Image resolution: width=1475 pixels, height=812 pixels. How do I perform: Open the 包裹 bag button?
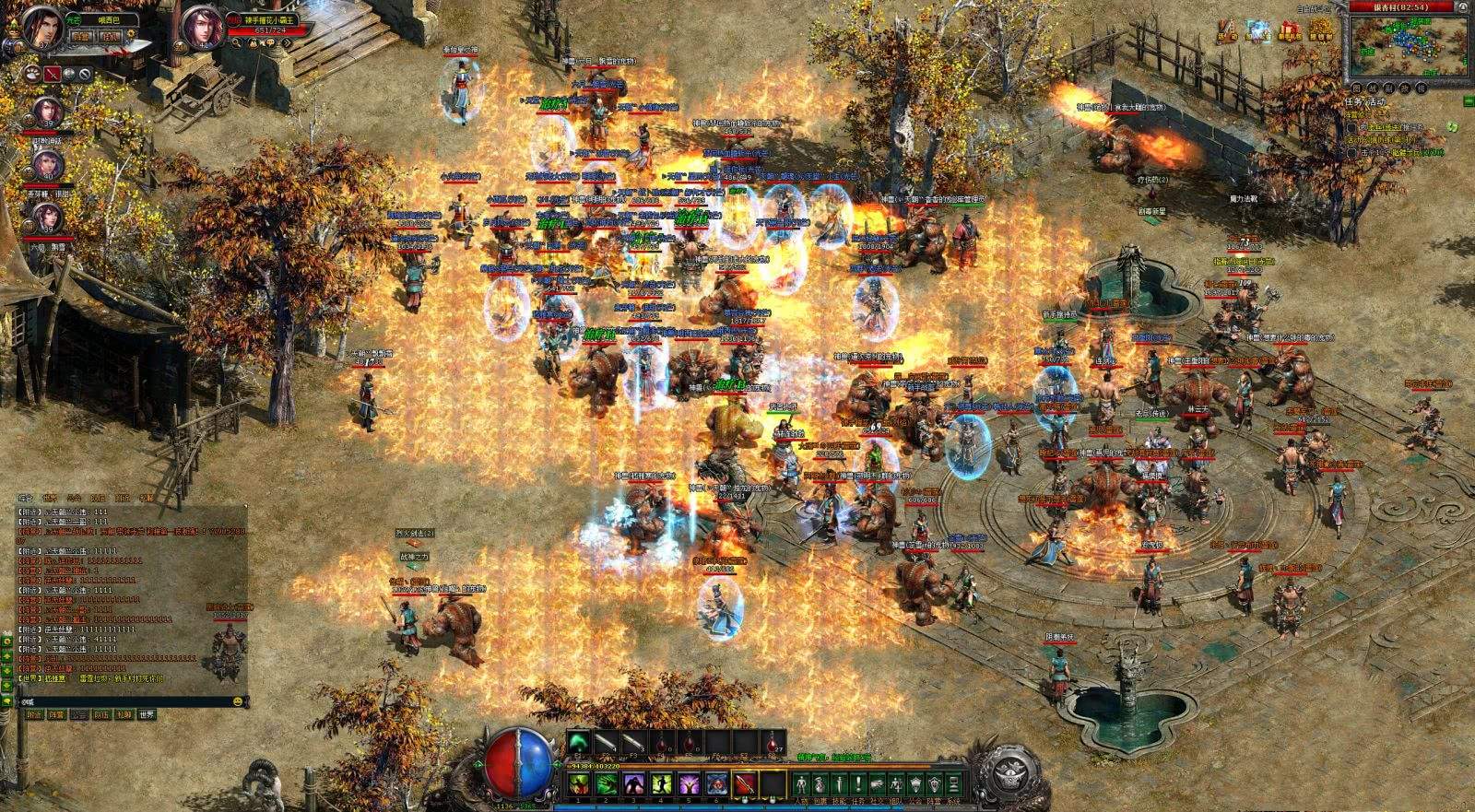point(820,784)
